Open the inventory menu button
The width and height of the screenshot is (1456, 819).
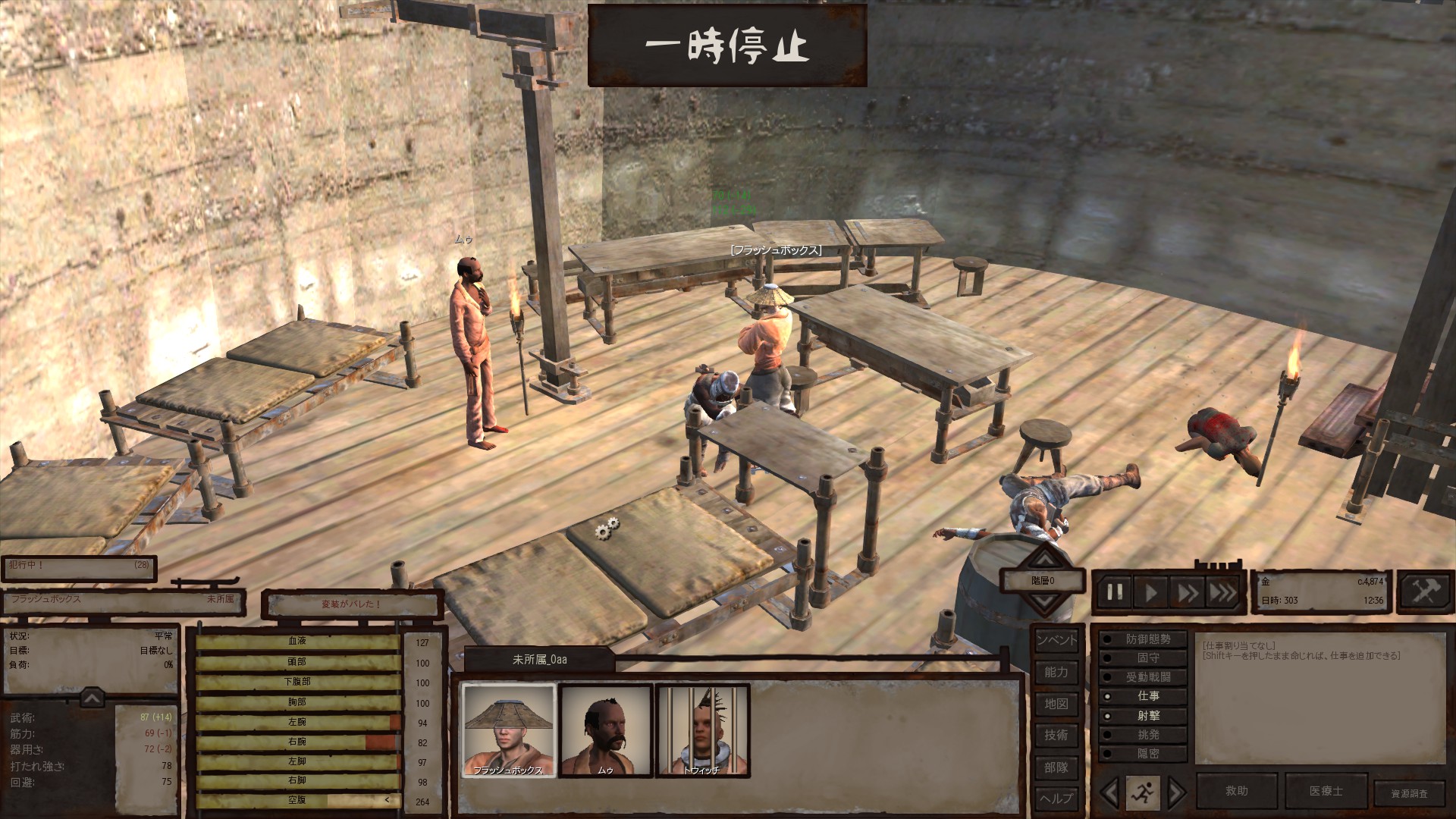[x=1056, y=640]
